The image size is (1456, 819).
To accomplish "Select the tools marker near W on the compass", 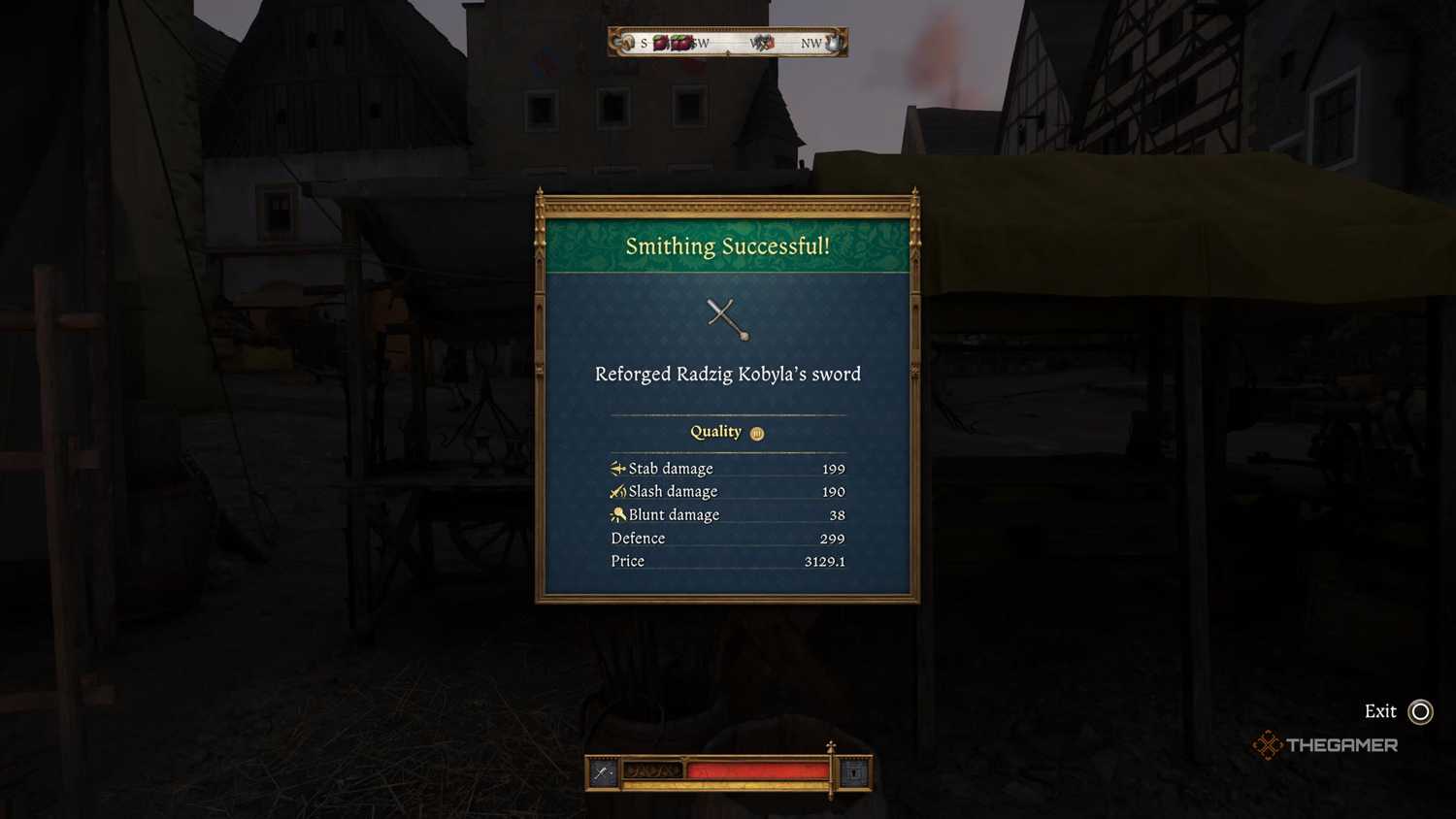I will [762, 43].
